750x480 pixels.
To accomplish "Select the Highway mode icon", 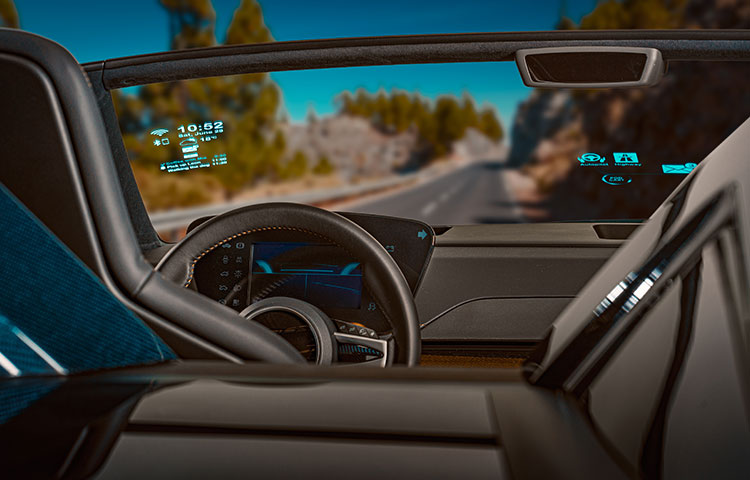I will tap(625, 159).
